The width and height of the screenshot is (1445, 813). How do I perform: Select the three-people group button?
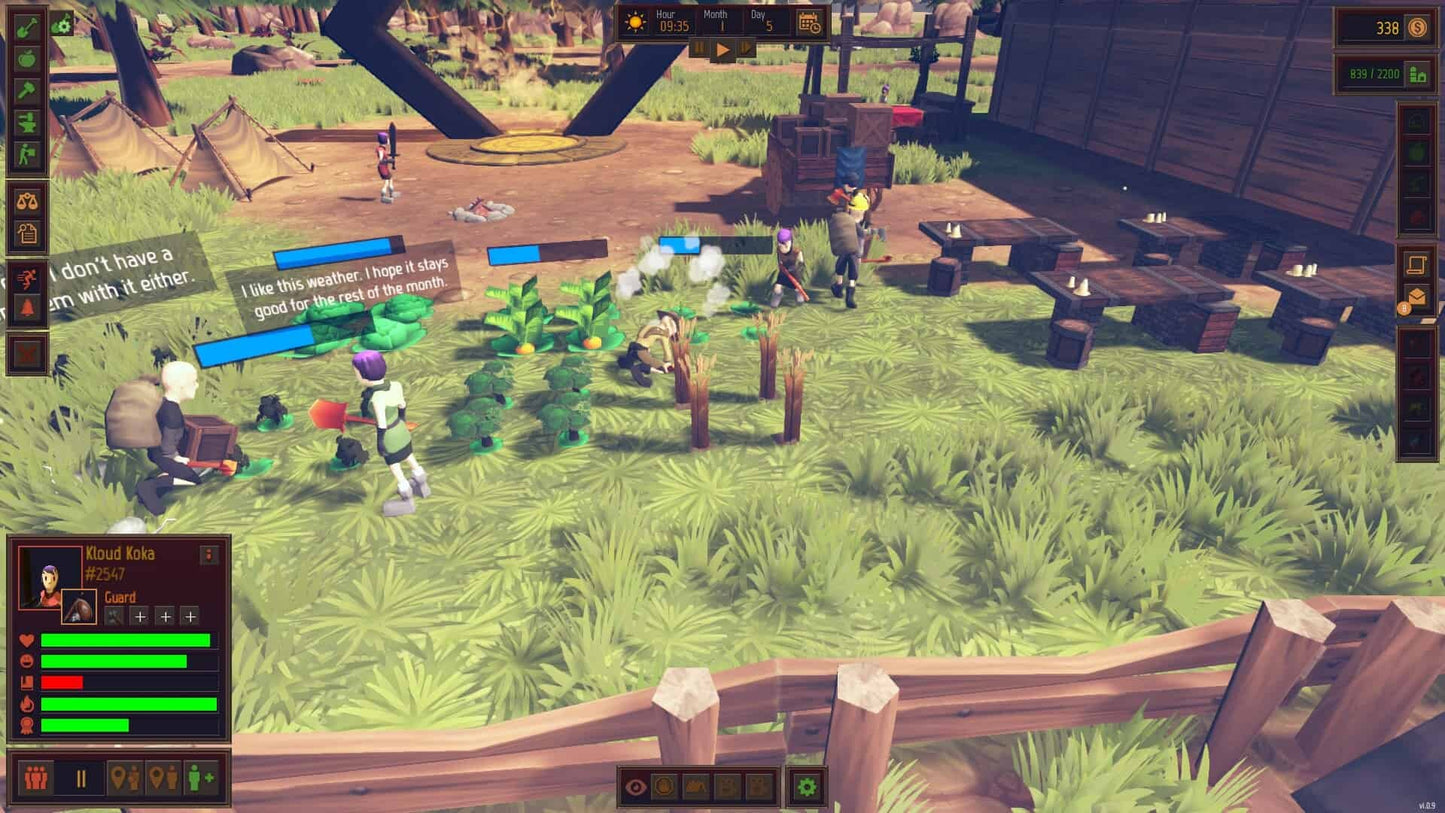click(x=36, y=777)
